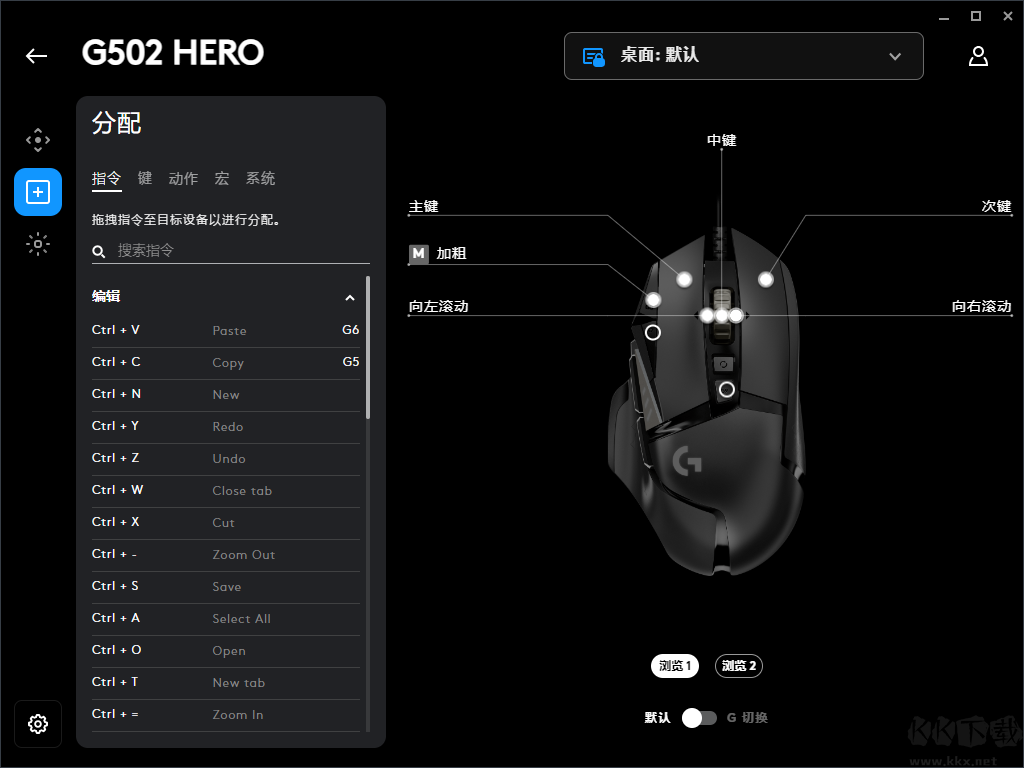Open the sensitivity DPI crosshair section
The width and height of the screenshot is (1024, 768).
pos(38,140)
